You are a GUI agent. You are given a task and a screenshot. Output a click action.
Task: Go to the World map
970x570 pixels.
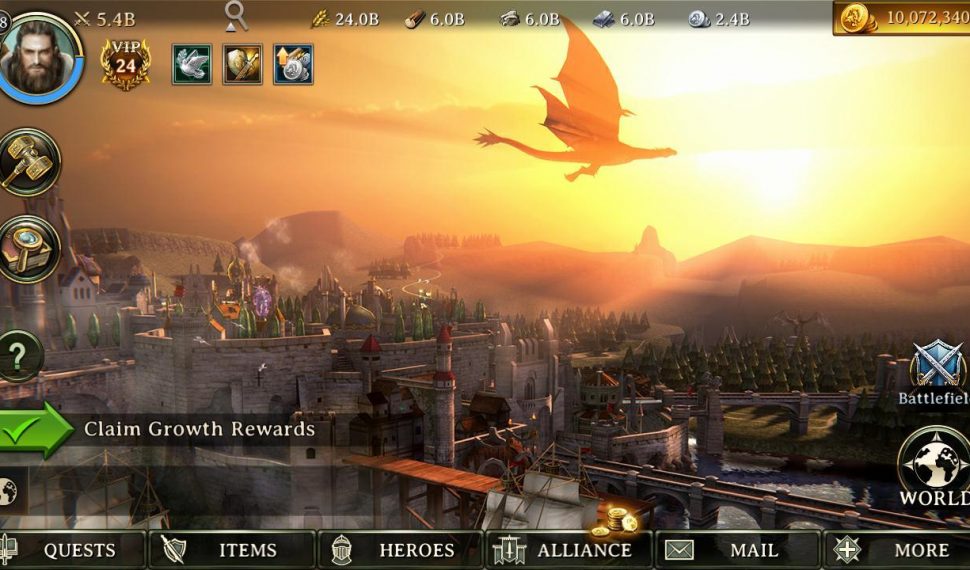[934, 467]
